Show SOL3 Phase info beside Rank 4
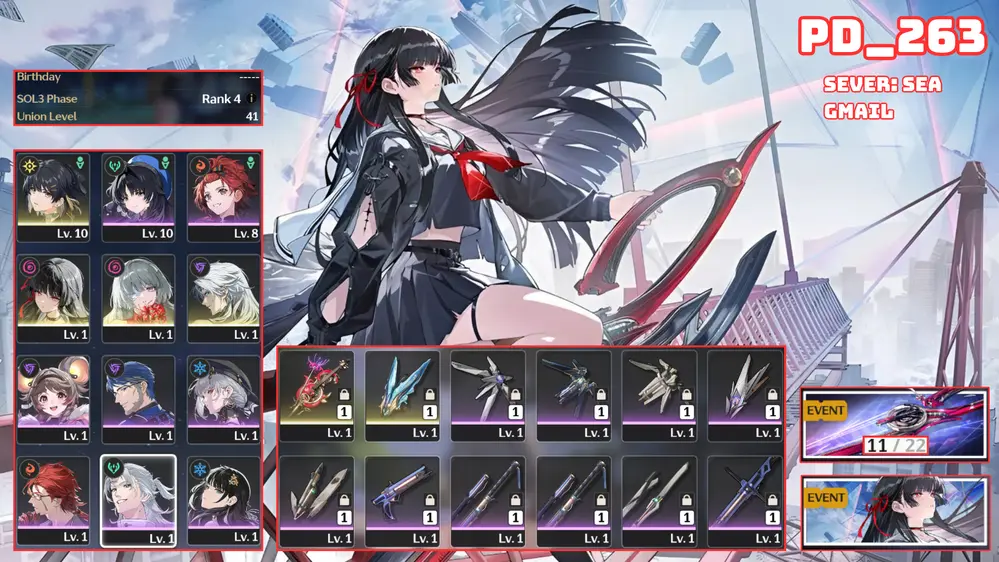The image size is (999, 562). 250,99
